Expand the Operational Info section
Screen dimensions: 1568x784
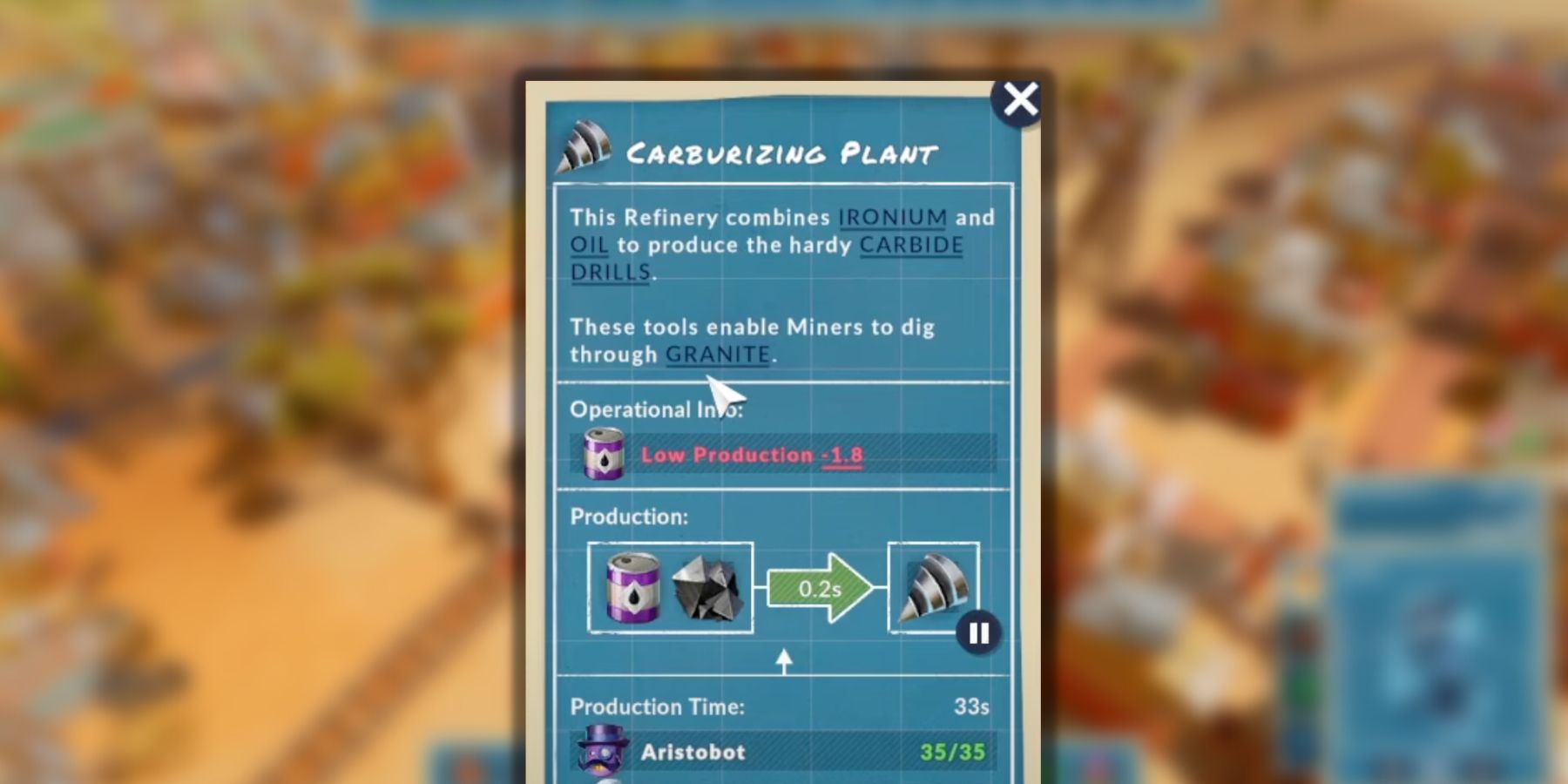pyautogui.click(x=656, y=409)
